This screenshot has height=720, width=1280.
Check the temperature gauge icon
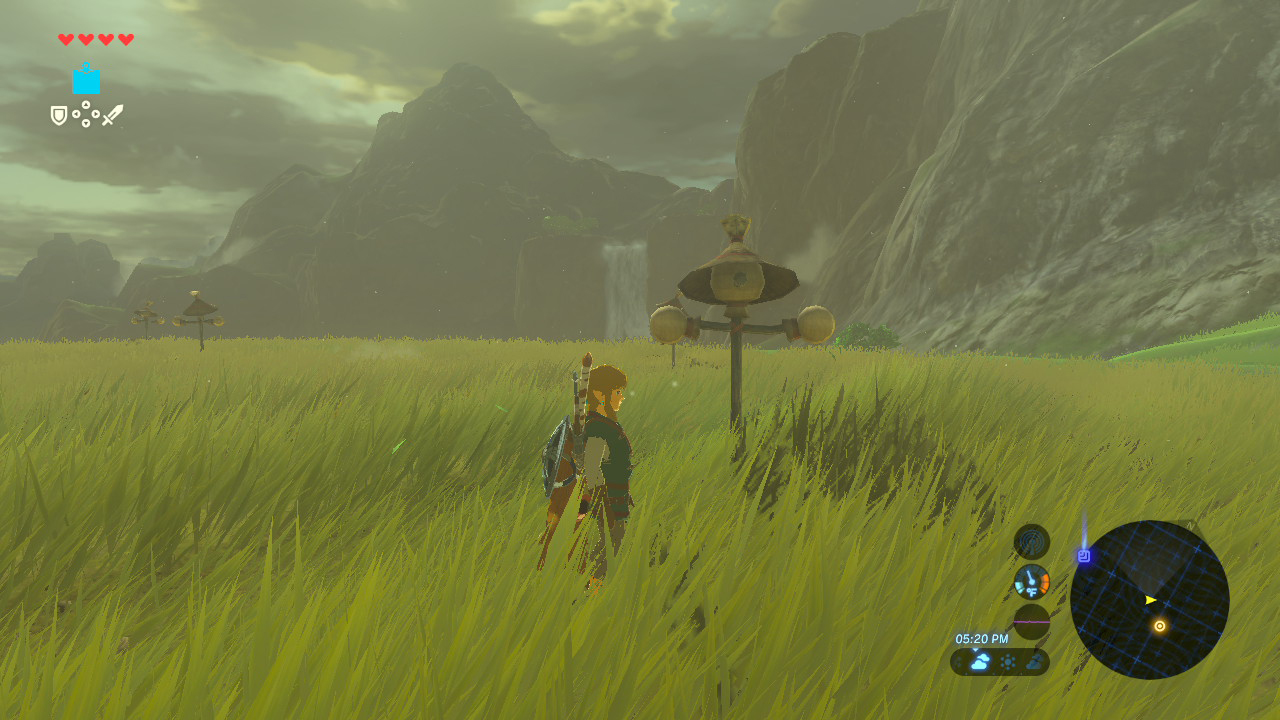coord(1031,581)
